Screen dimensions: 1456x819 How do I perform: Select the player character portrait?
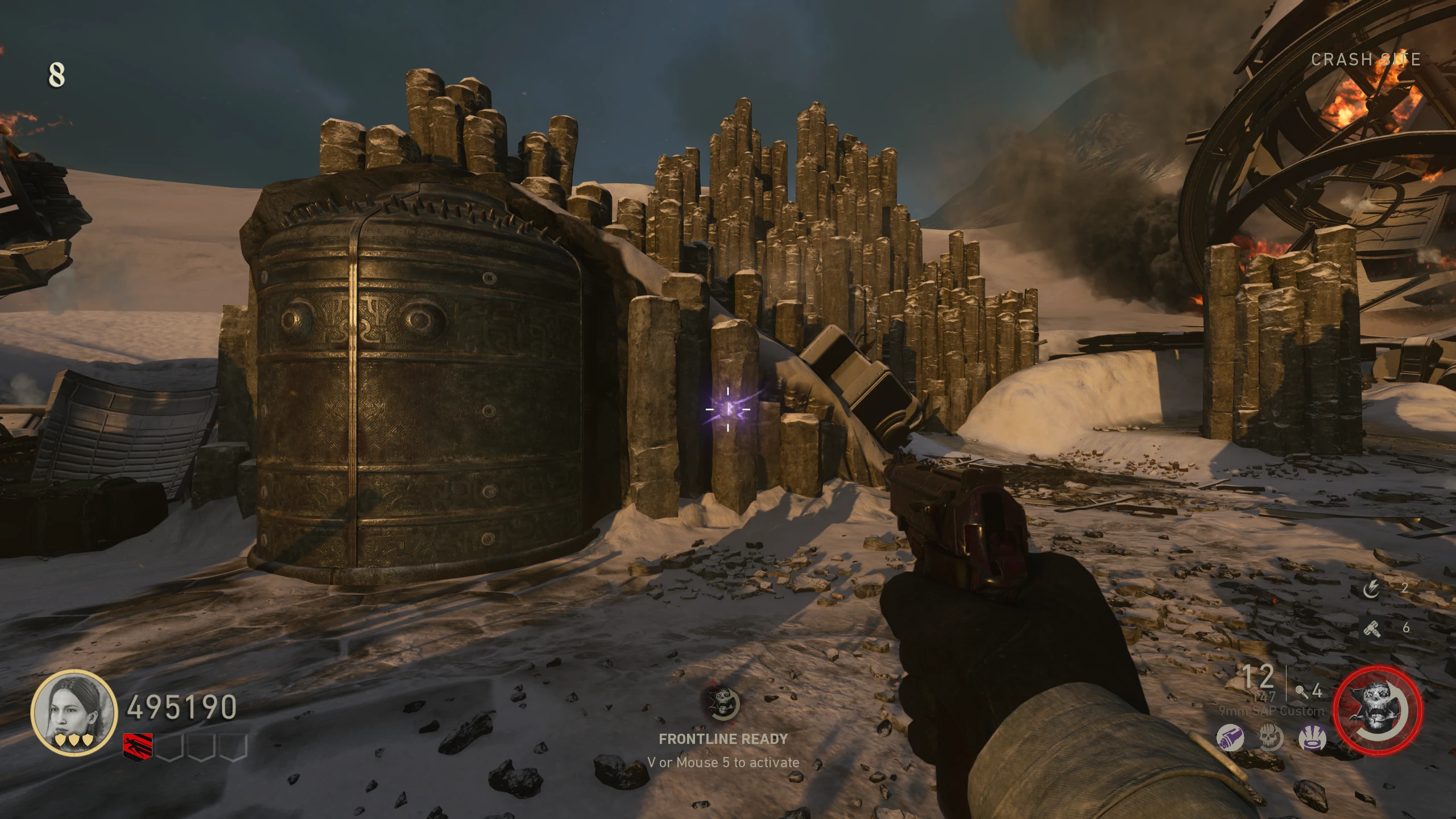click(x=74, y=712)
